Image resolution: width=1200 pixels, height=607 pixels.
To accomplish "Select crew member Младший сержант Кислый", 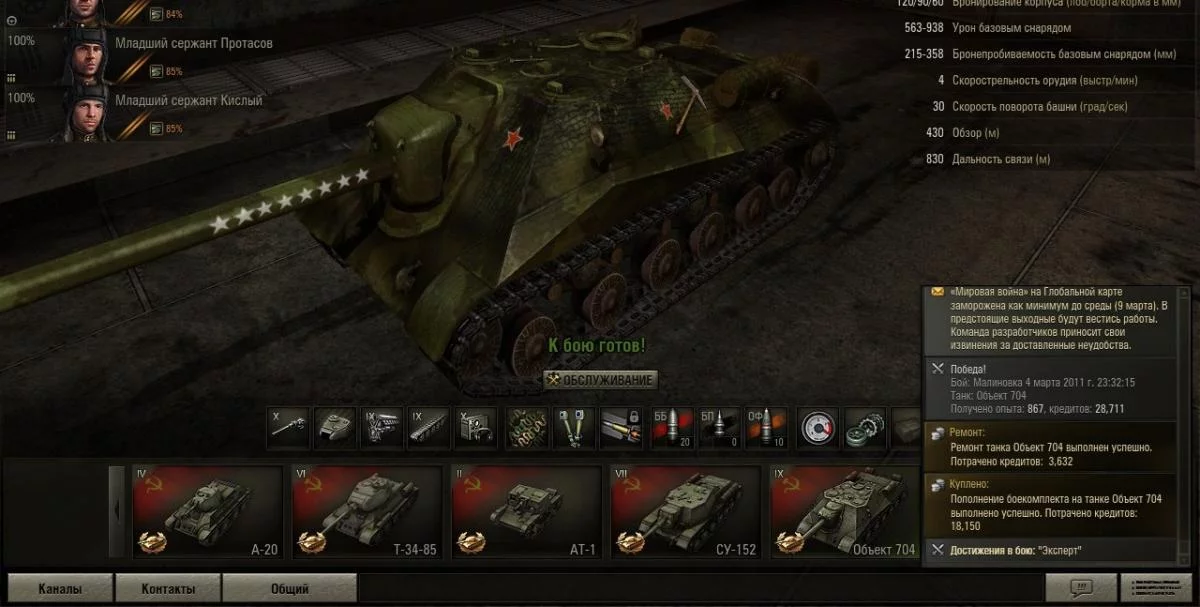I will (188, 101).
